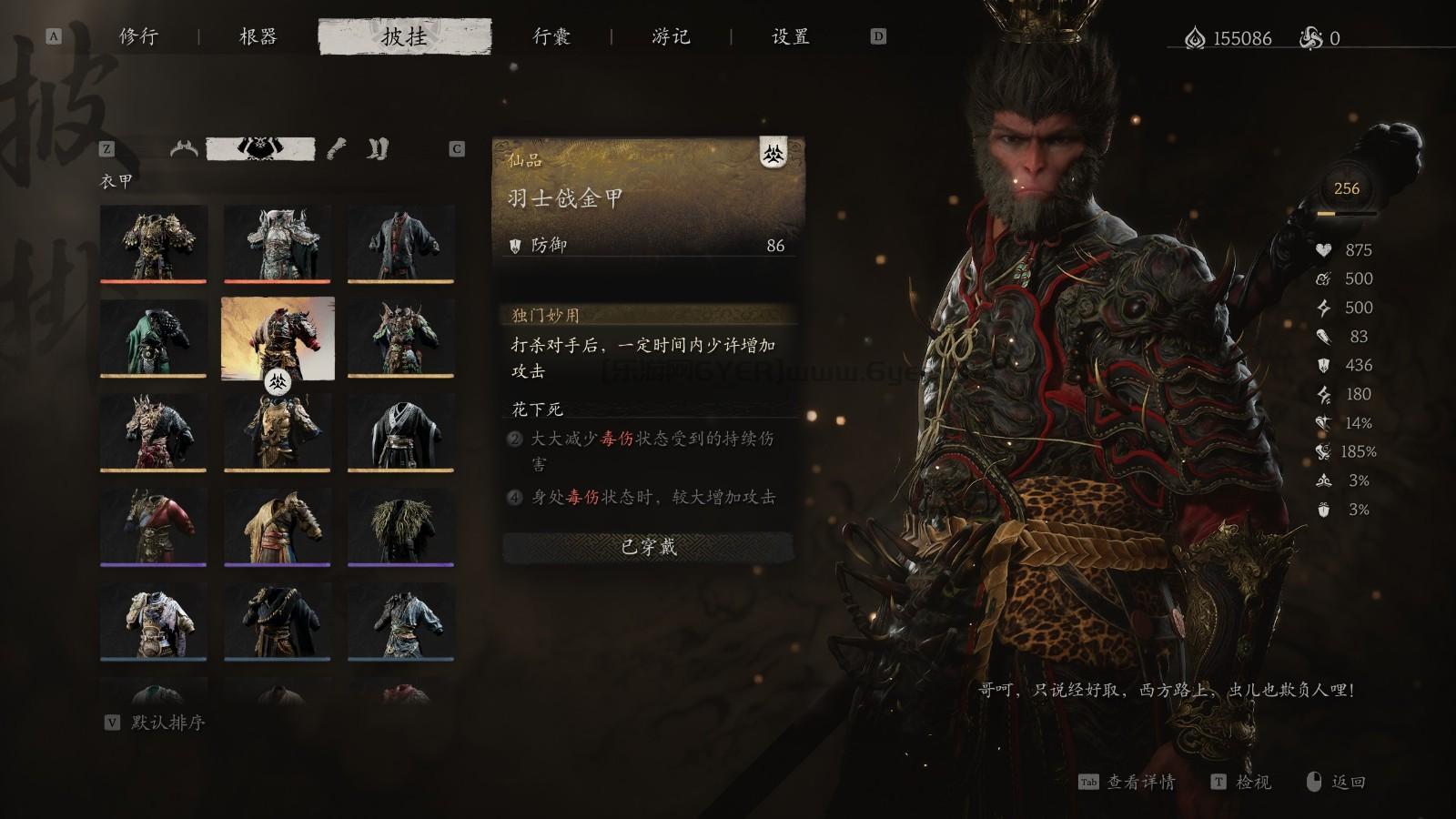Open the 设置 menu item
1456x819 pixels.
pos(788,38)
